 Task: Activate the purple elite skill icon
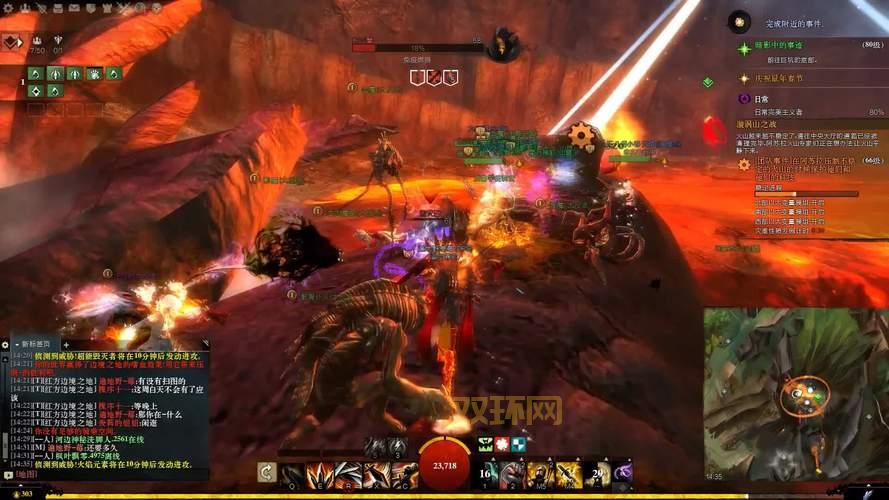coord(623,473)
